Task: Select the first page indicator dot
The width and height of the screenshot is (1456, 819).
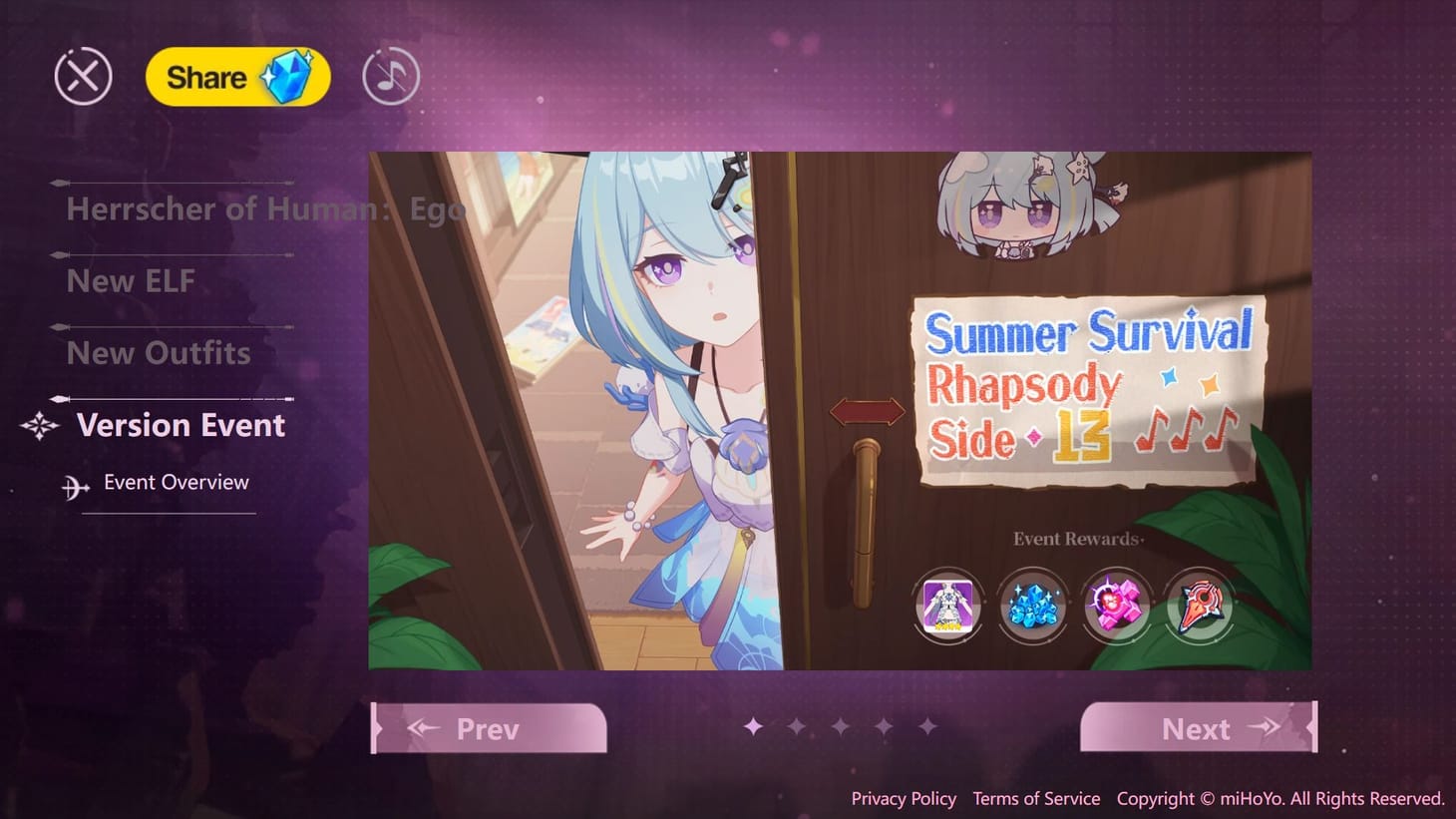Action: click(753, 728)
